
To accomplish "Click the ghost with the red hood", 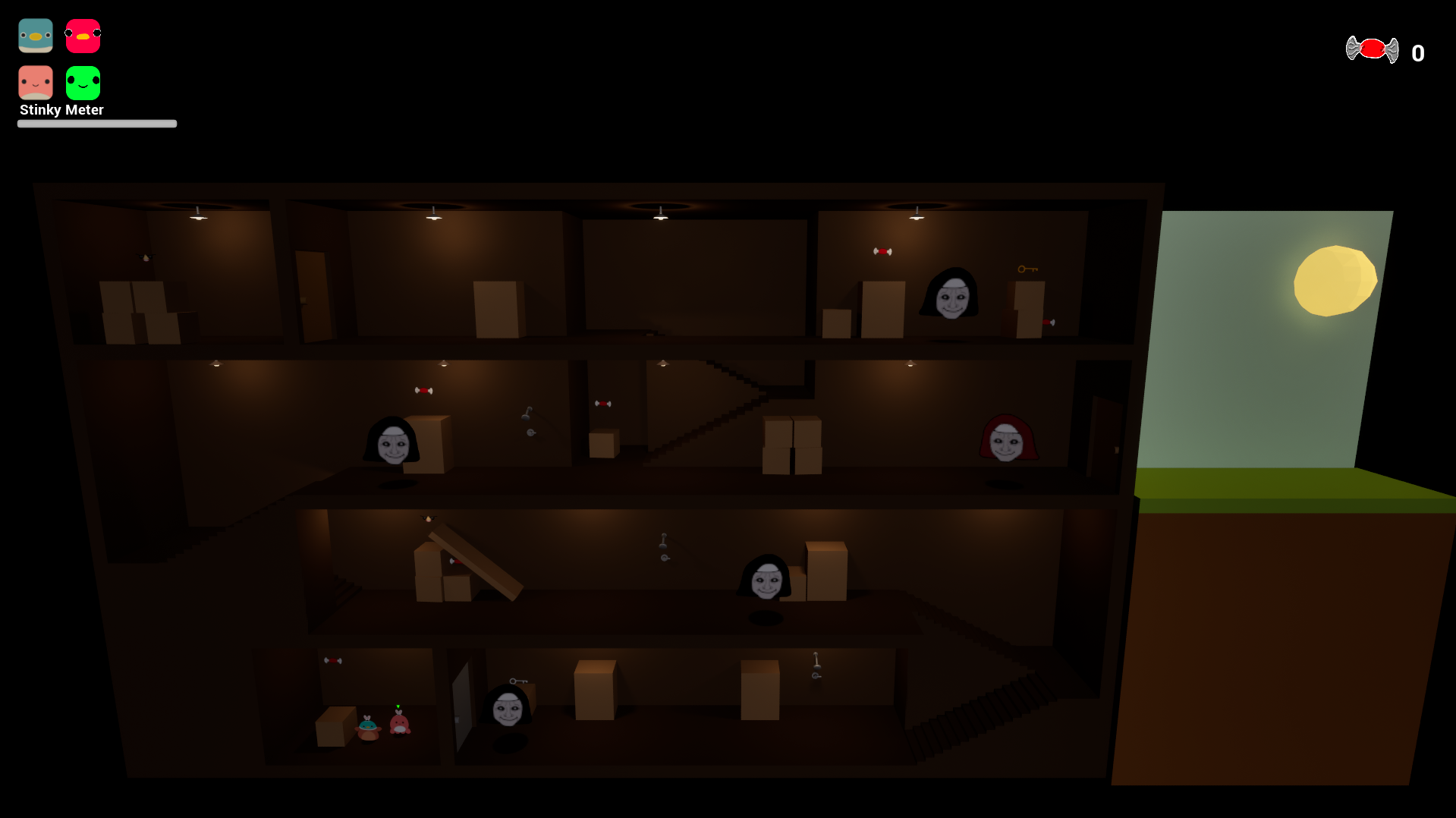I will 1008,438.
